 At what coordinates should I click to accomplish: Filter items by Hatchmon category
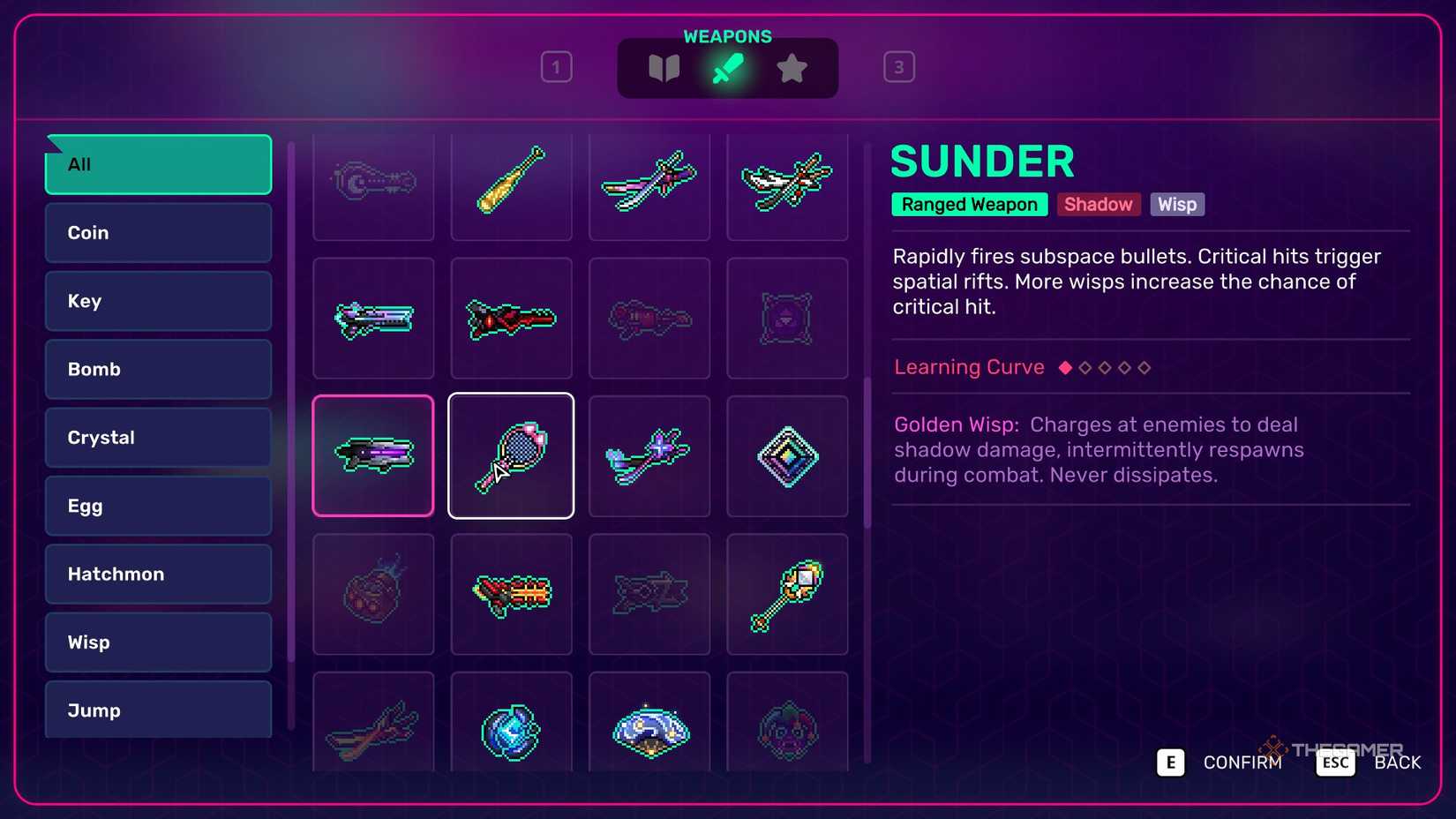pyautogui.click(x=157, y=574)
